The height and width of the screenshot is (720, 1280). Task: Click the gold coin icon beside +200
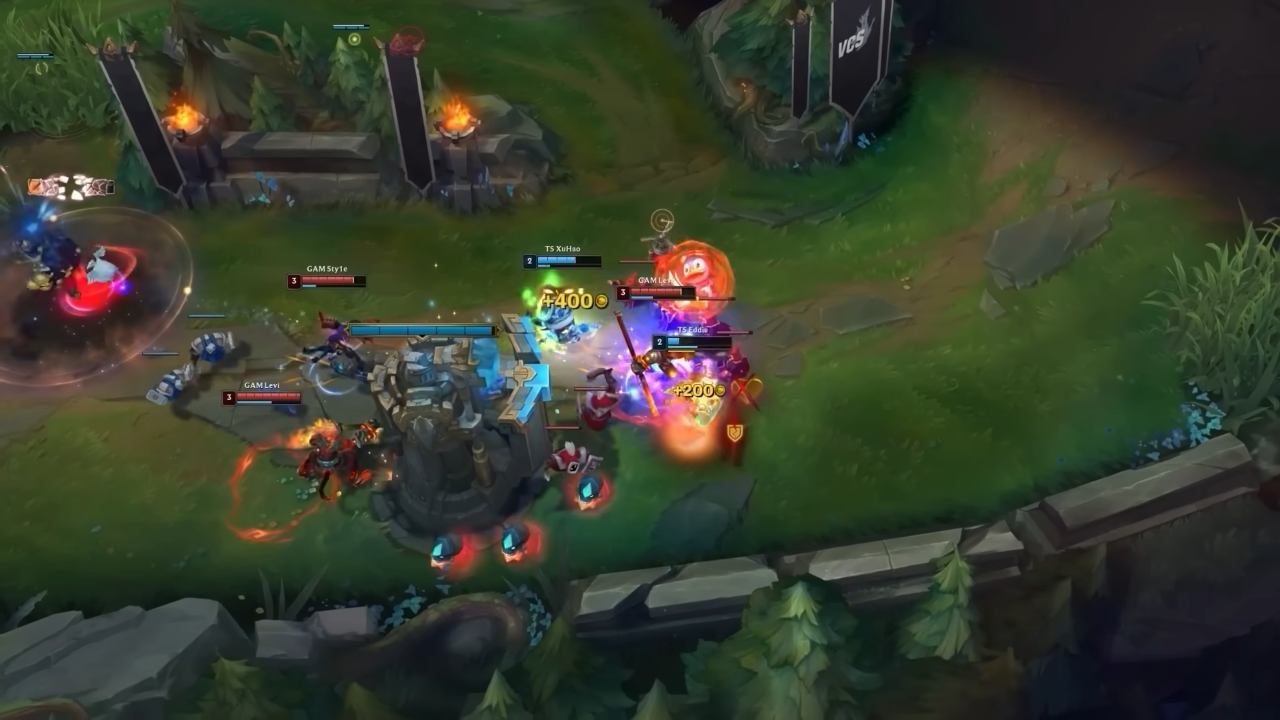(719, 389)
